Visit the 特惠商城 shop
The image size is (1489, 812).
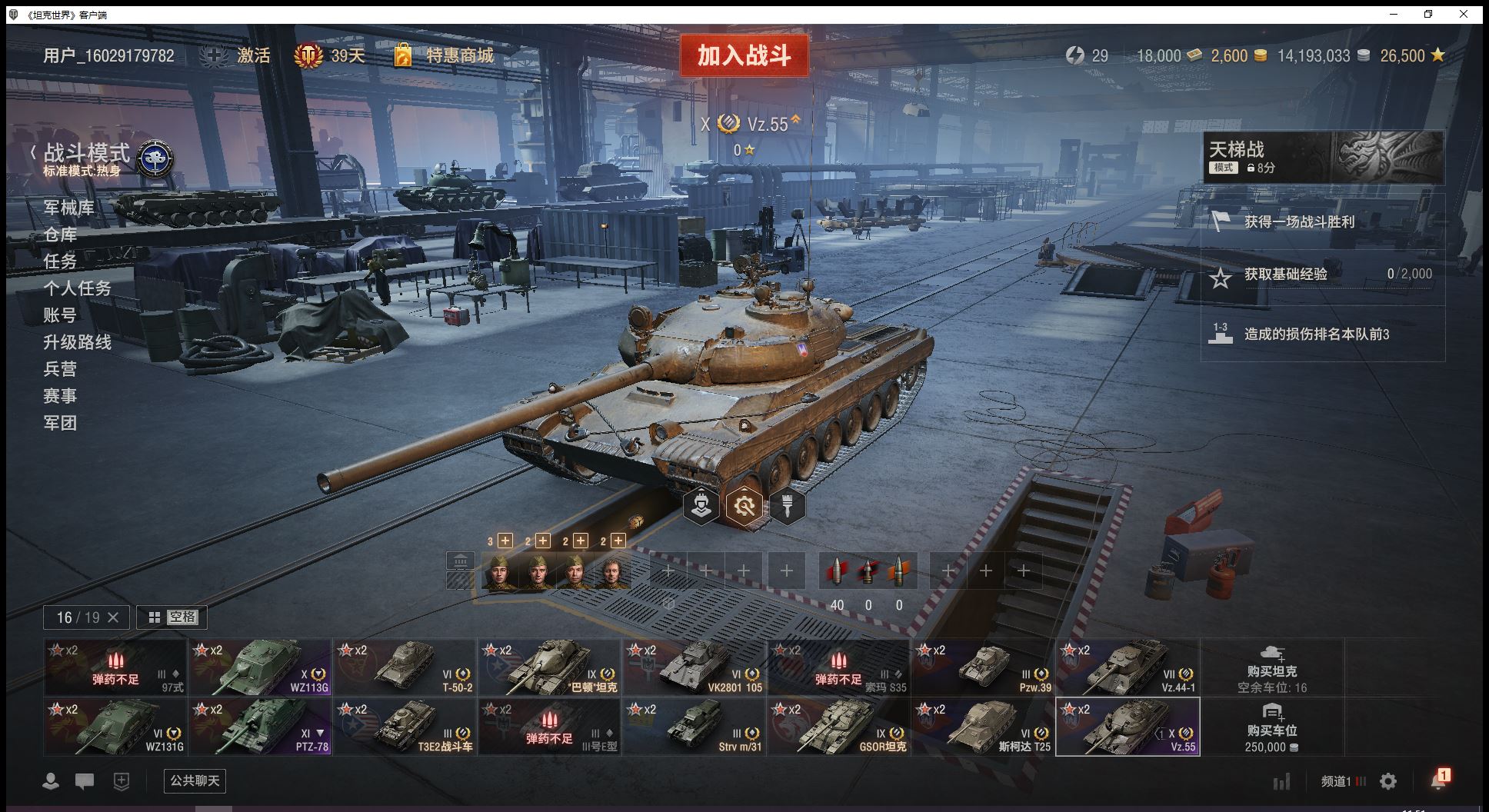tap(459, 55)
